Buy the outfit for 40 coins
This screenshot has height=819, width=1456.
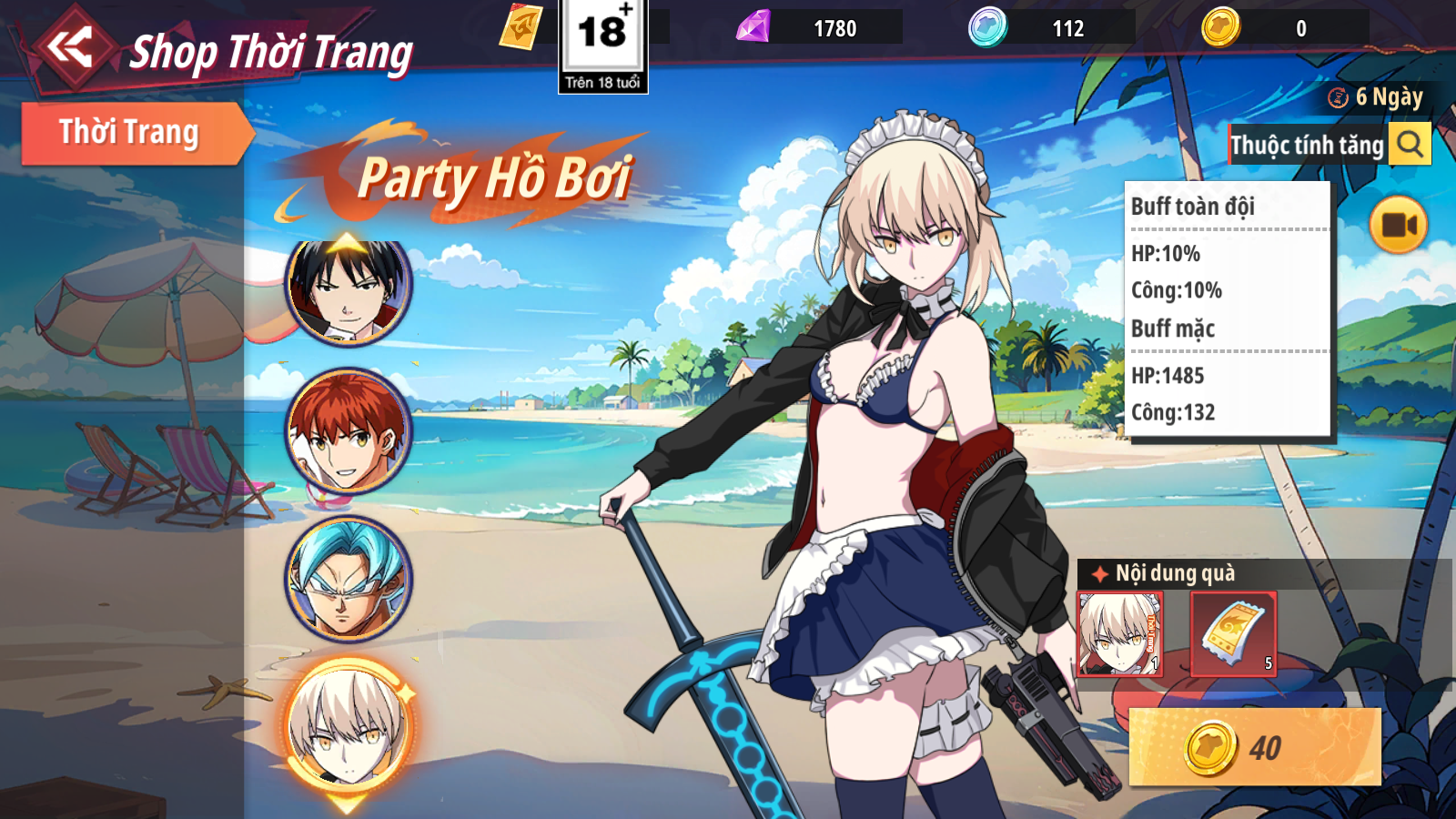coord(1255,747)
